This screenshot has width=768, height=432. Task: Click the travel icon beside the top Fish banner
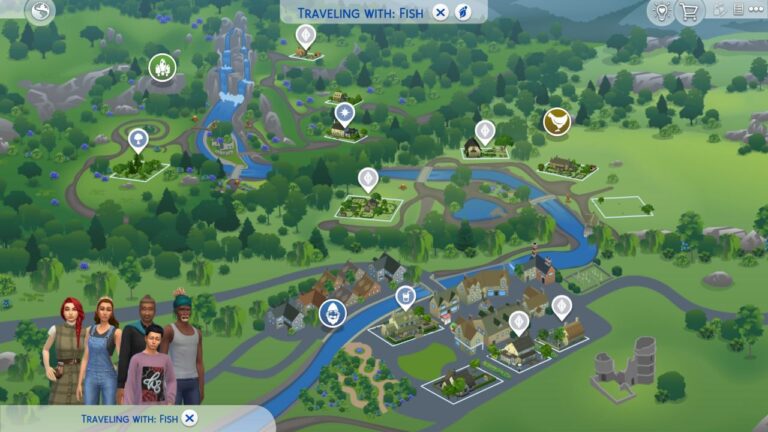[x=463, y=12]
